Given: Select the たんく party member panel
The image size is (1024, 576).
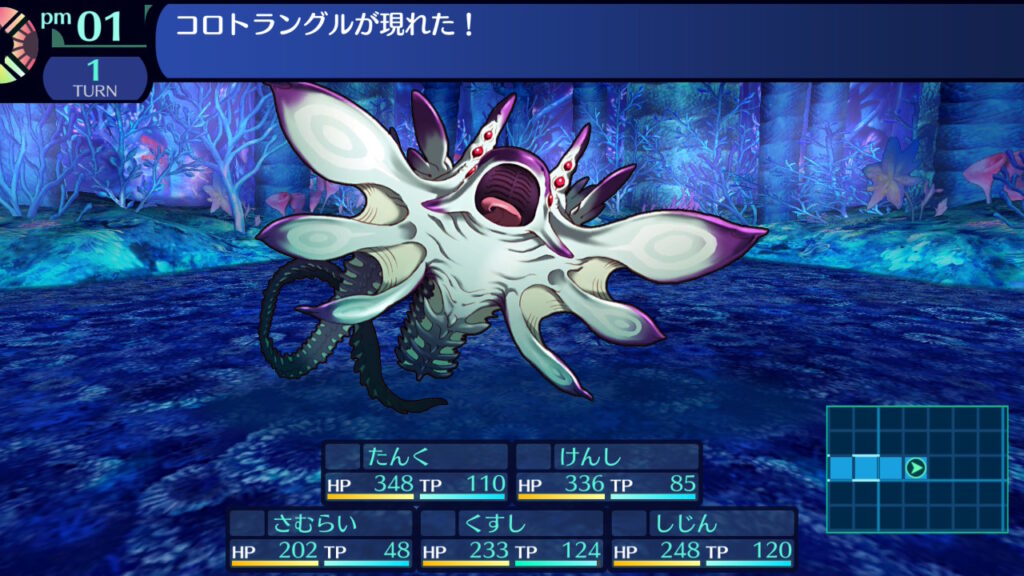Looking at the screenshot, I should [x=415, y=472].
